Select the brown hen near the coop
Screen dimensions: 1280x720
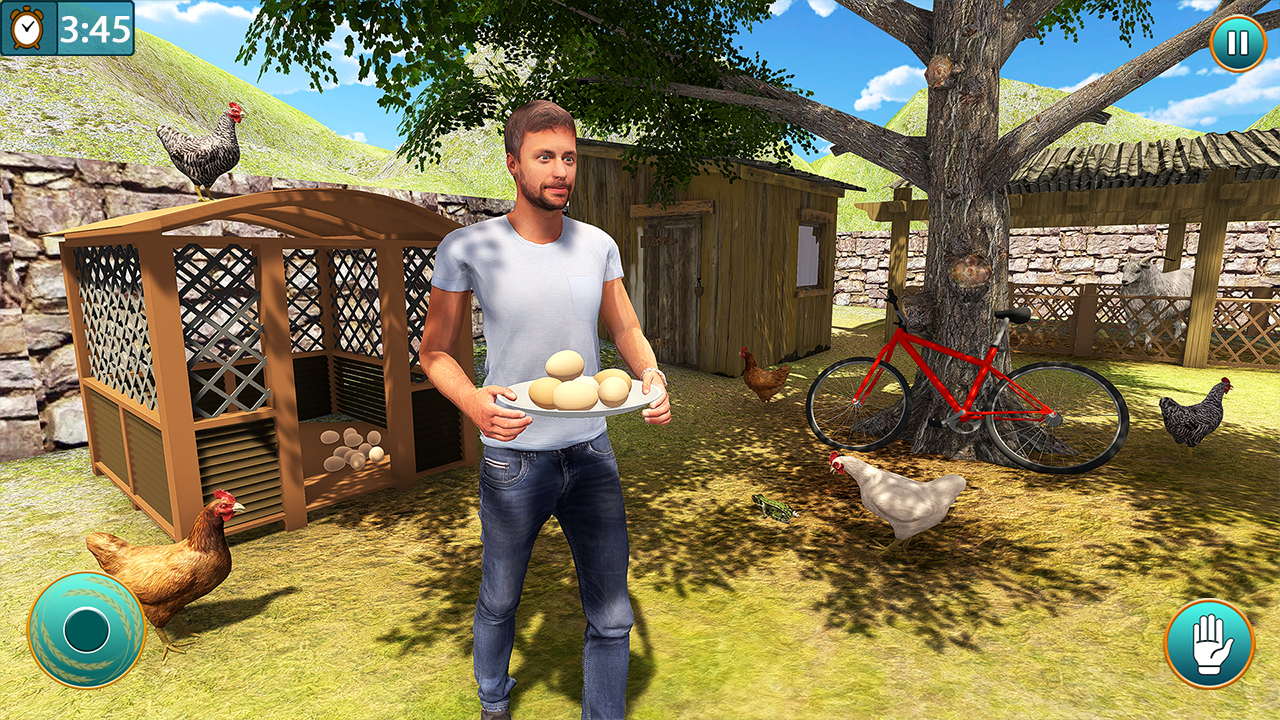(x=170, y=560)
